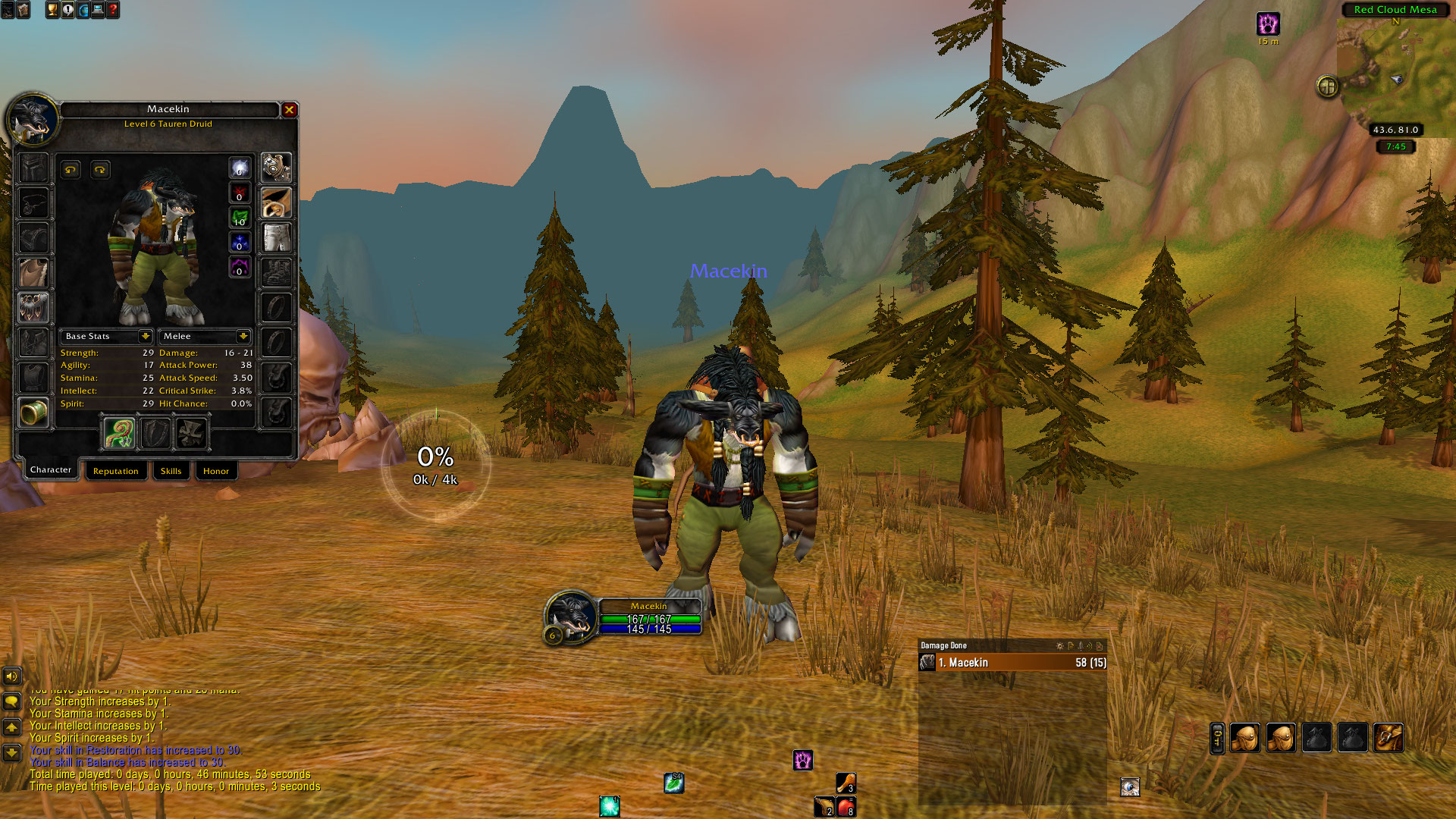The image size is (1456, 819).
Task: Expand the Melee stats dropdown
Action: (x=243, y=336)
